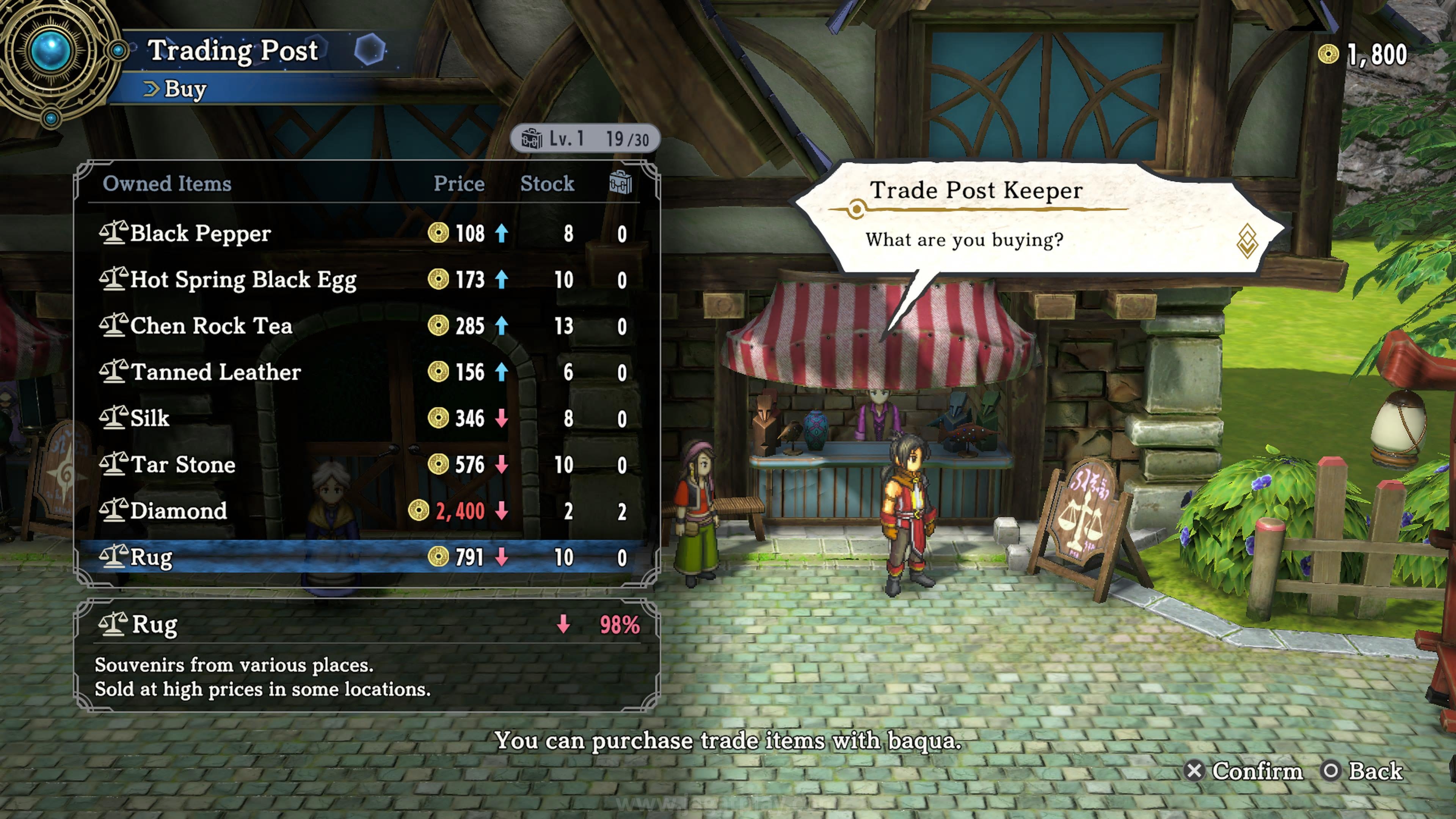Click the Confirm button
The width and height of the screenshot is (1456, 819).
pyautogui.click(x=1244, y=771)
